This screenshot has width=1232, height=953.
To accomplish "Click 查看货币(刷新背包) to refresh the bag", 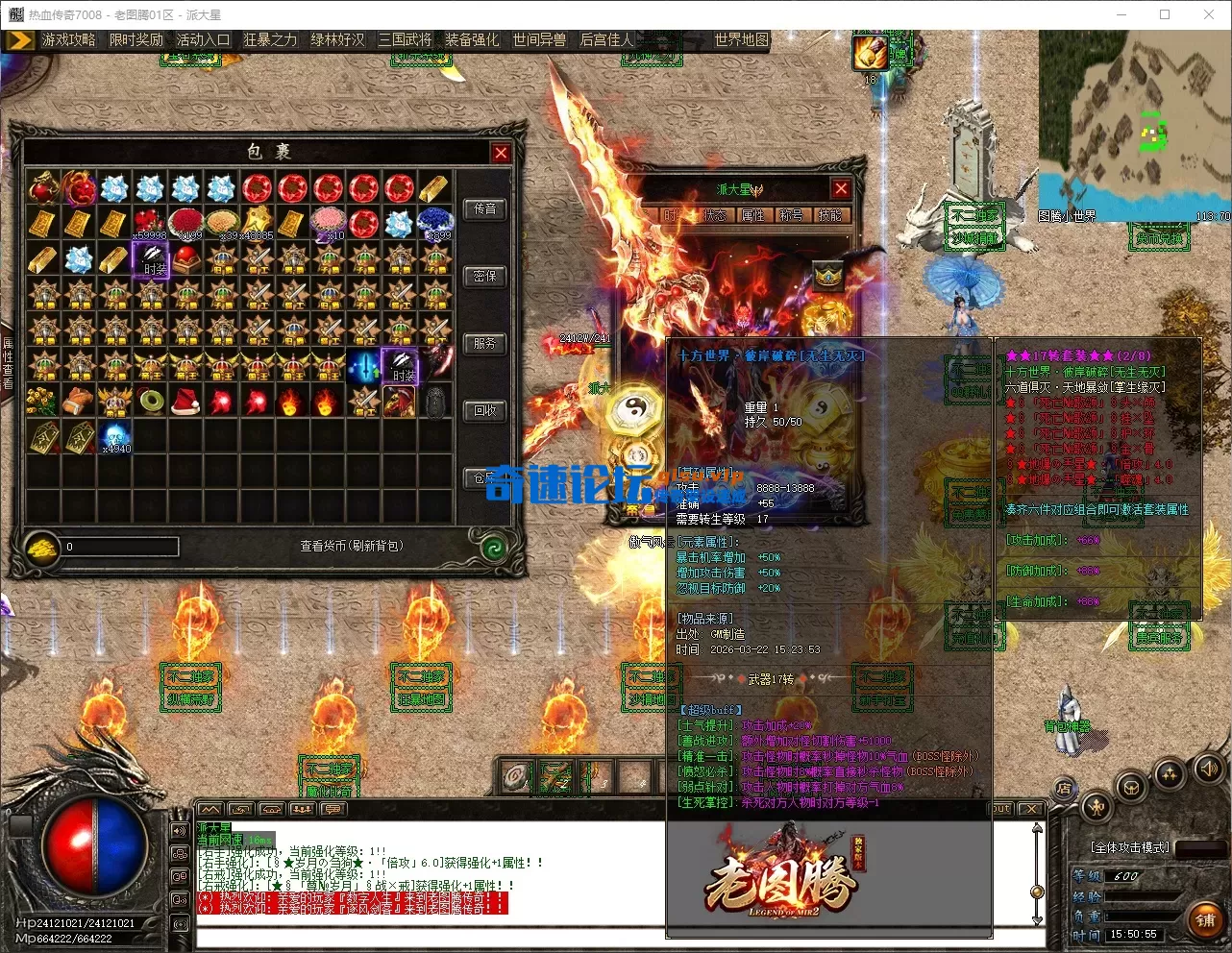I will 352,546.
